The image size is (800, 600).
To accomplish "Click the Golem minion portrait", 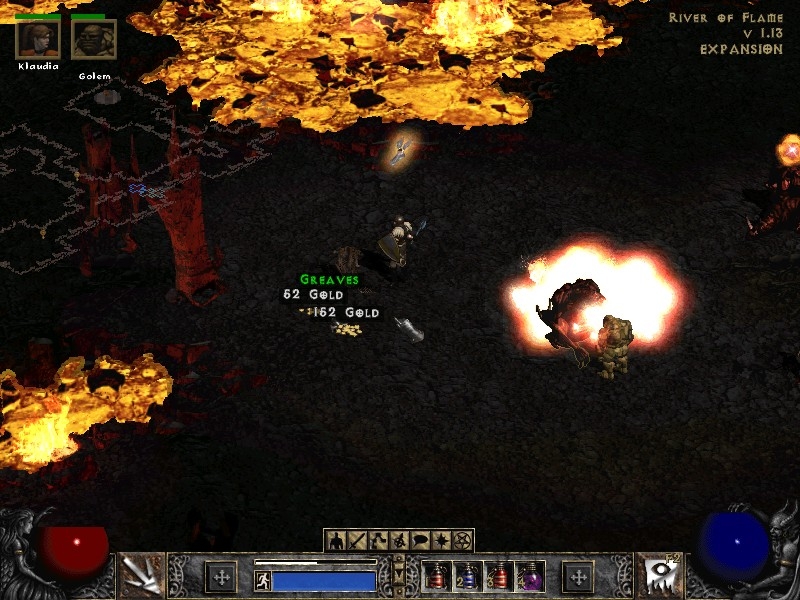I will 94,39.
